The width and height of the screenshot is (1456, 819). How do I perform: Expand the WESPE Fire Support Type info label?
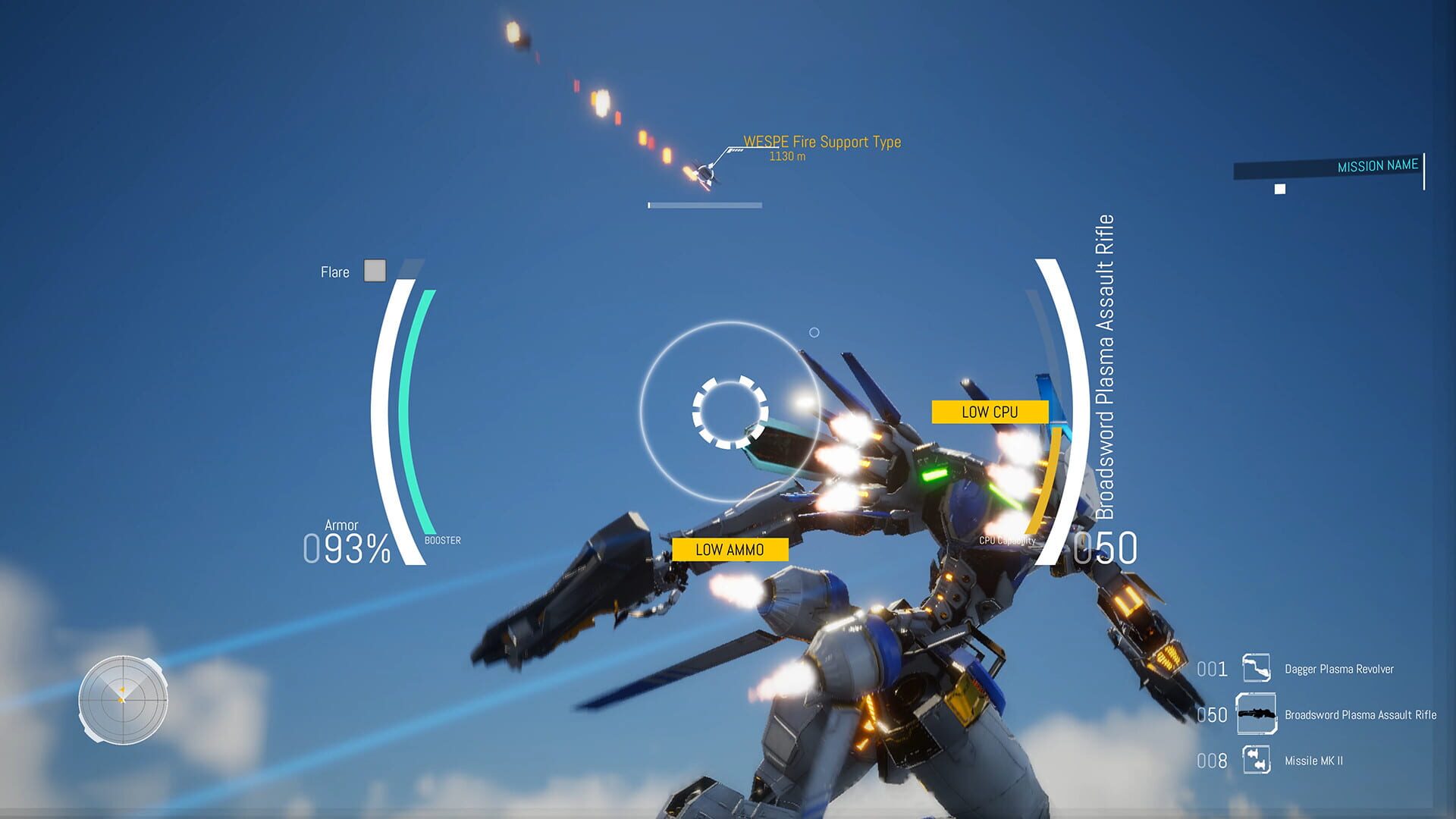(823, 142)
